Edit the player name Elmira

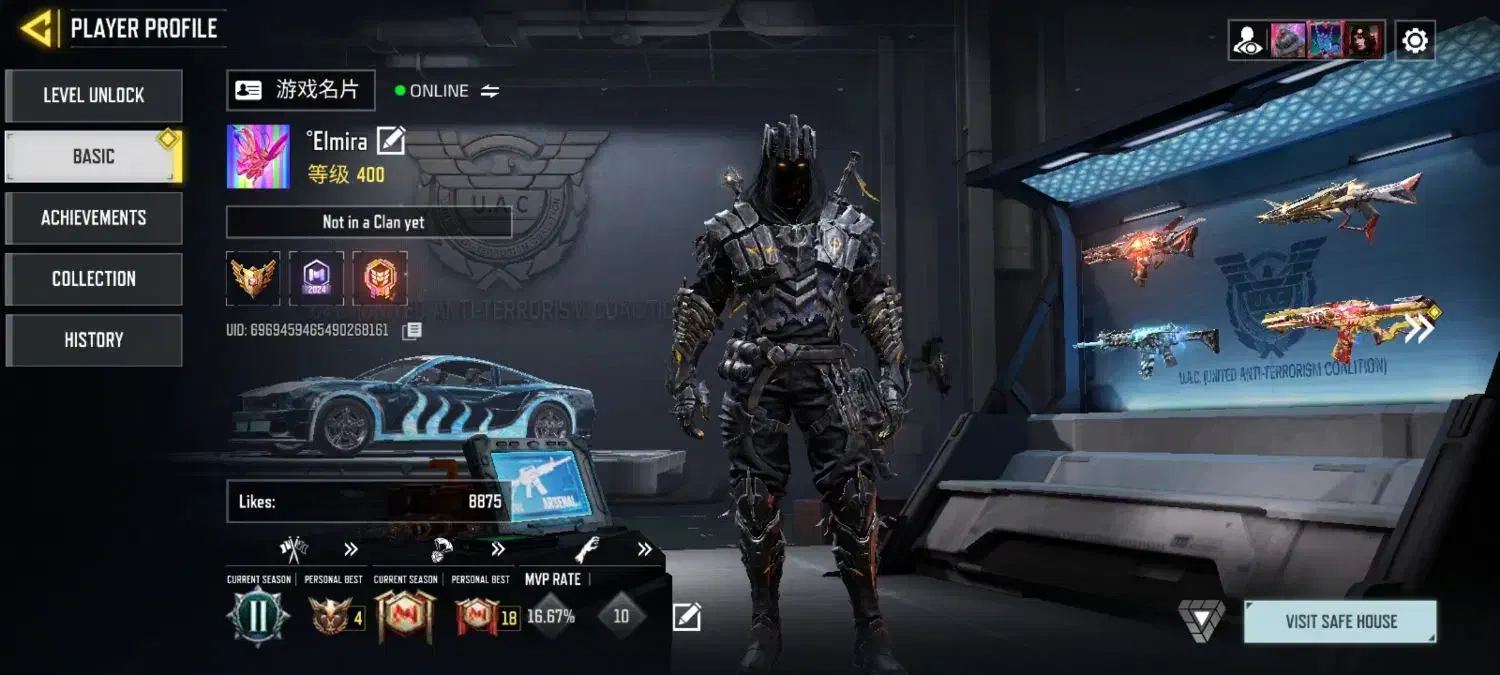tap(391, 141)
